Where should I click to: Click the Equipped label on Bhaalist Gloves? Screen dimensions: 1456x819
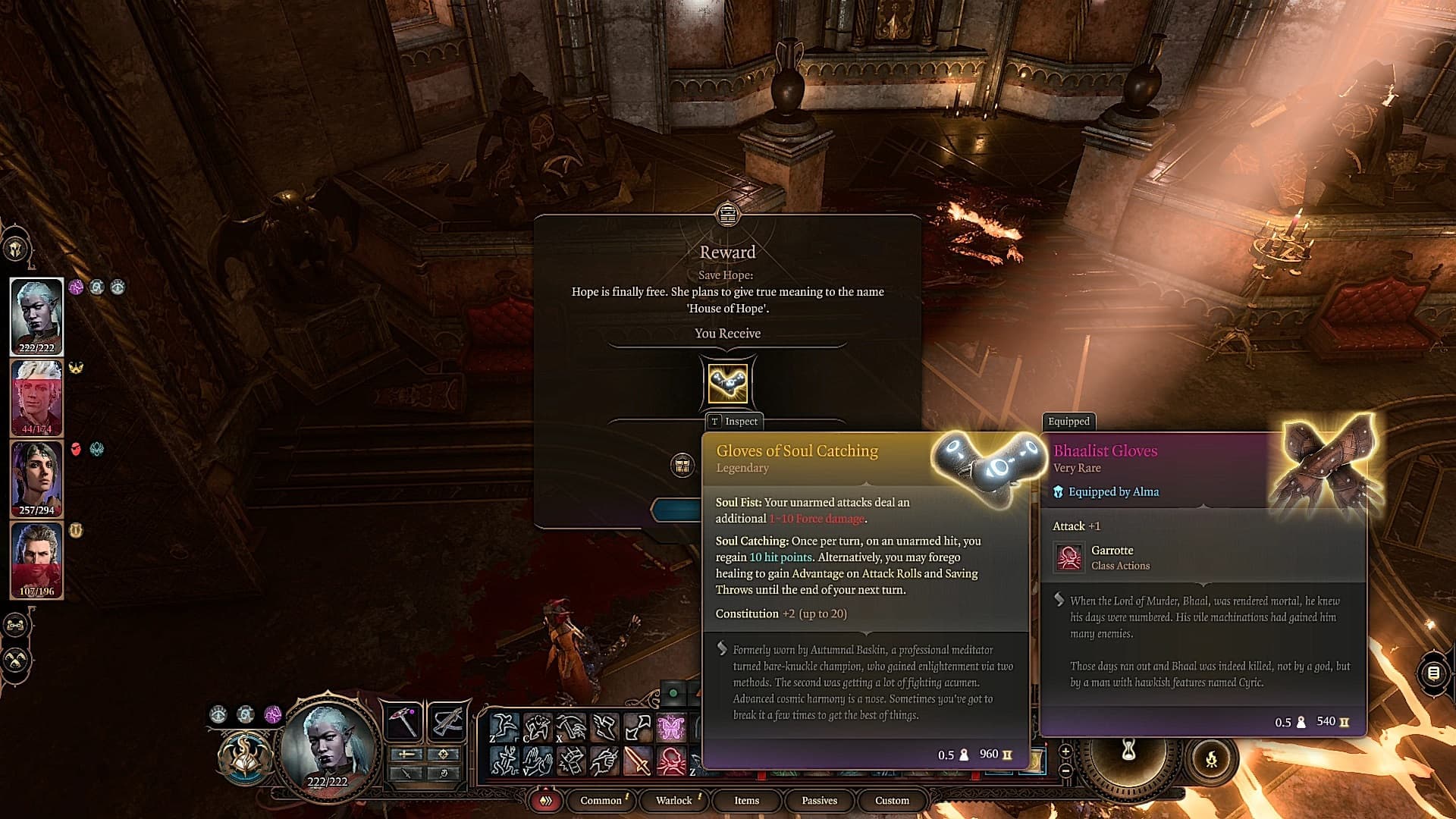pos(1069,422)
